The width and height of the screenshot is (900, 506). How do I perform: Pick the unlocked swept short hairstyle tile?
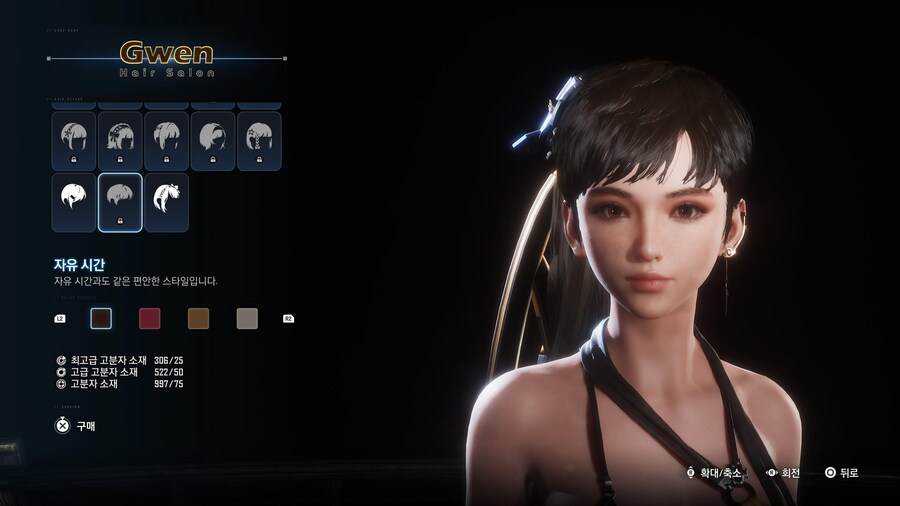74,202
